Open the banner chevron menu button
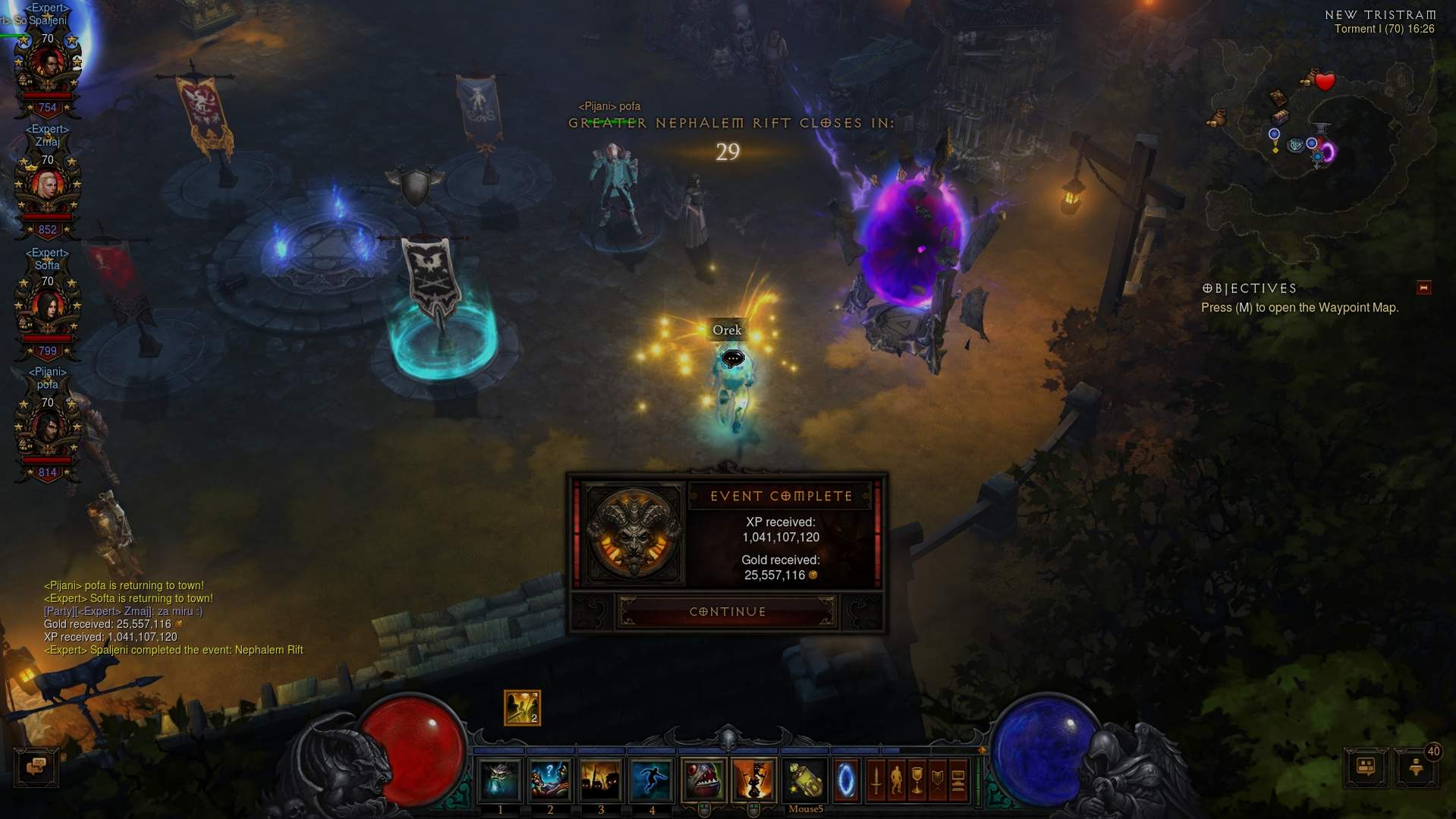The width and height of the screenshot is (1456, 819). 937,780
